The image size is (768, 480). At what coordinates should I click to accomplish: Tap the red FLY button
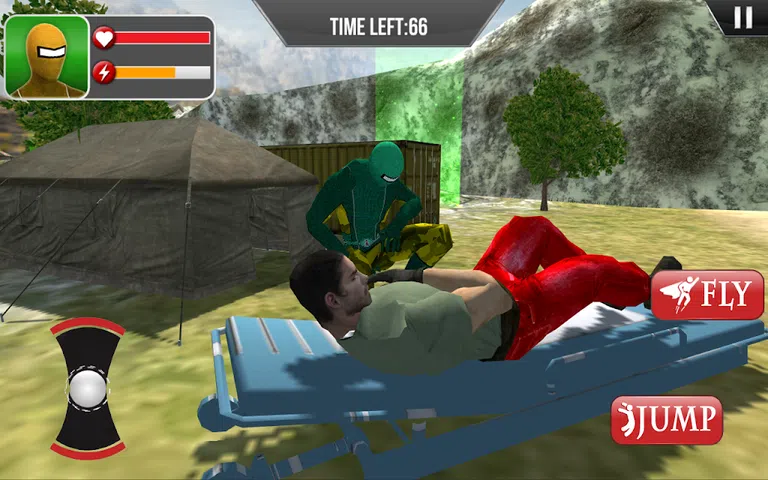point(708,295)
